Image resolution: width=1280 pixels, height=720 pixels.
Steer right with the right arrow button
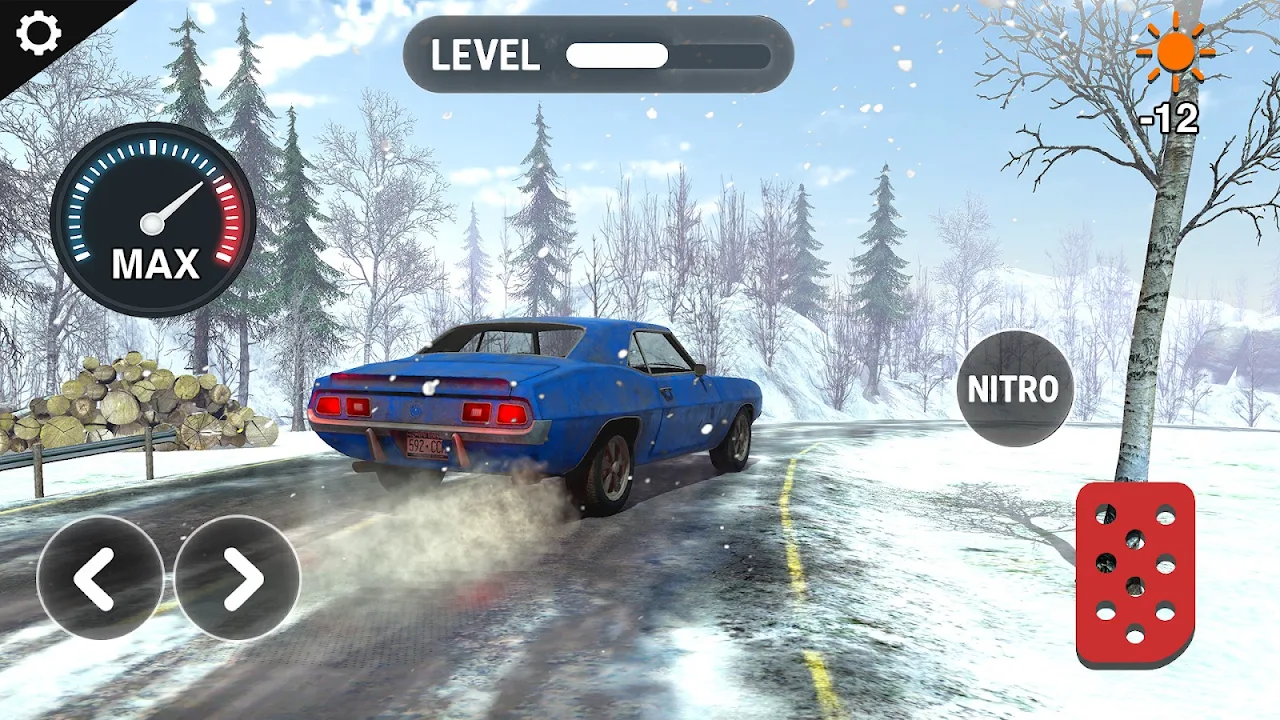point(237,578)
